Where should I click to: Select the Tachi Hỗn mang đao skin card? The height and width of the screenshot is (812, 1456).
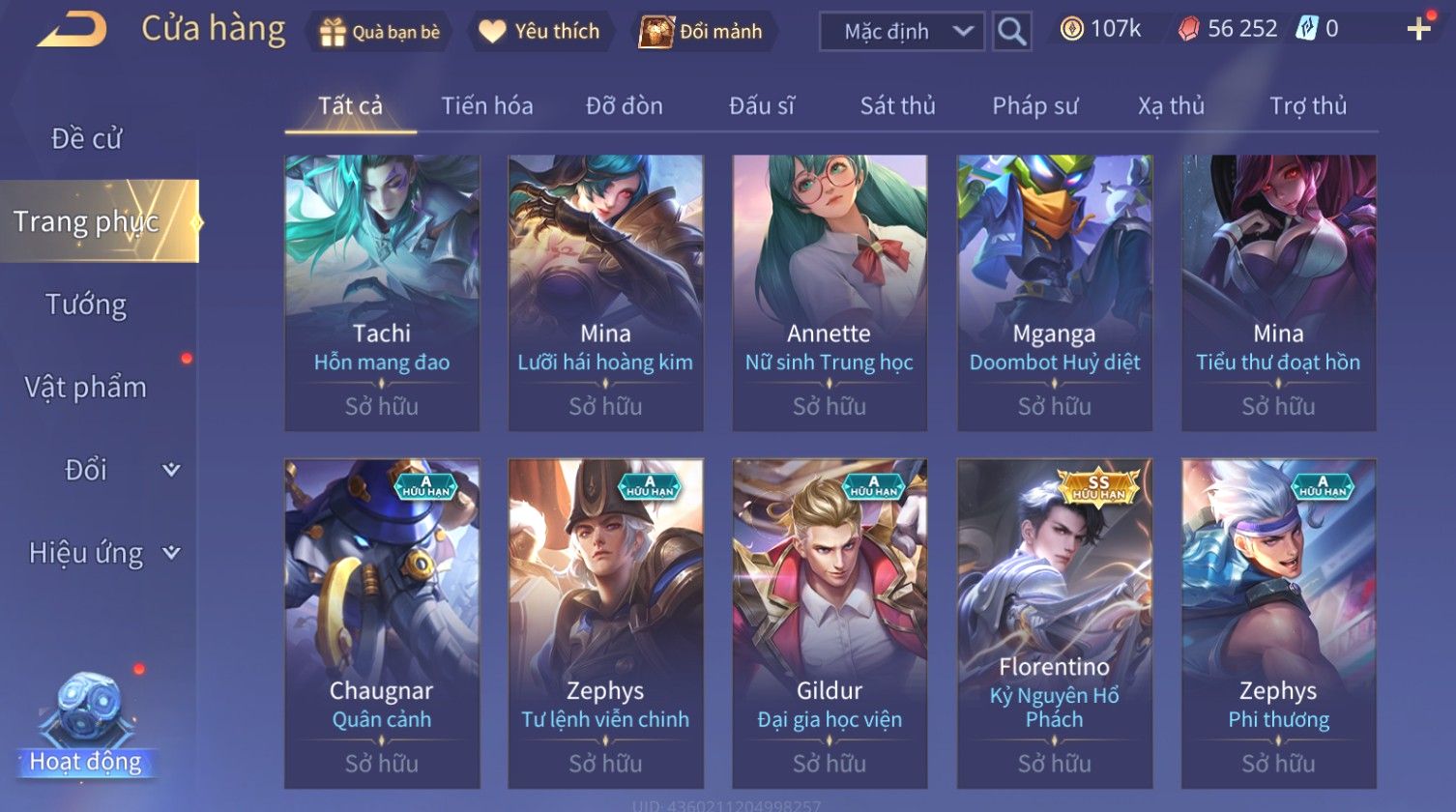coord(382,293)
